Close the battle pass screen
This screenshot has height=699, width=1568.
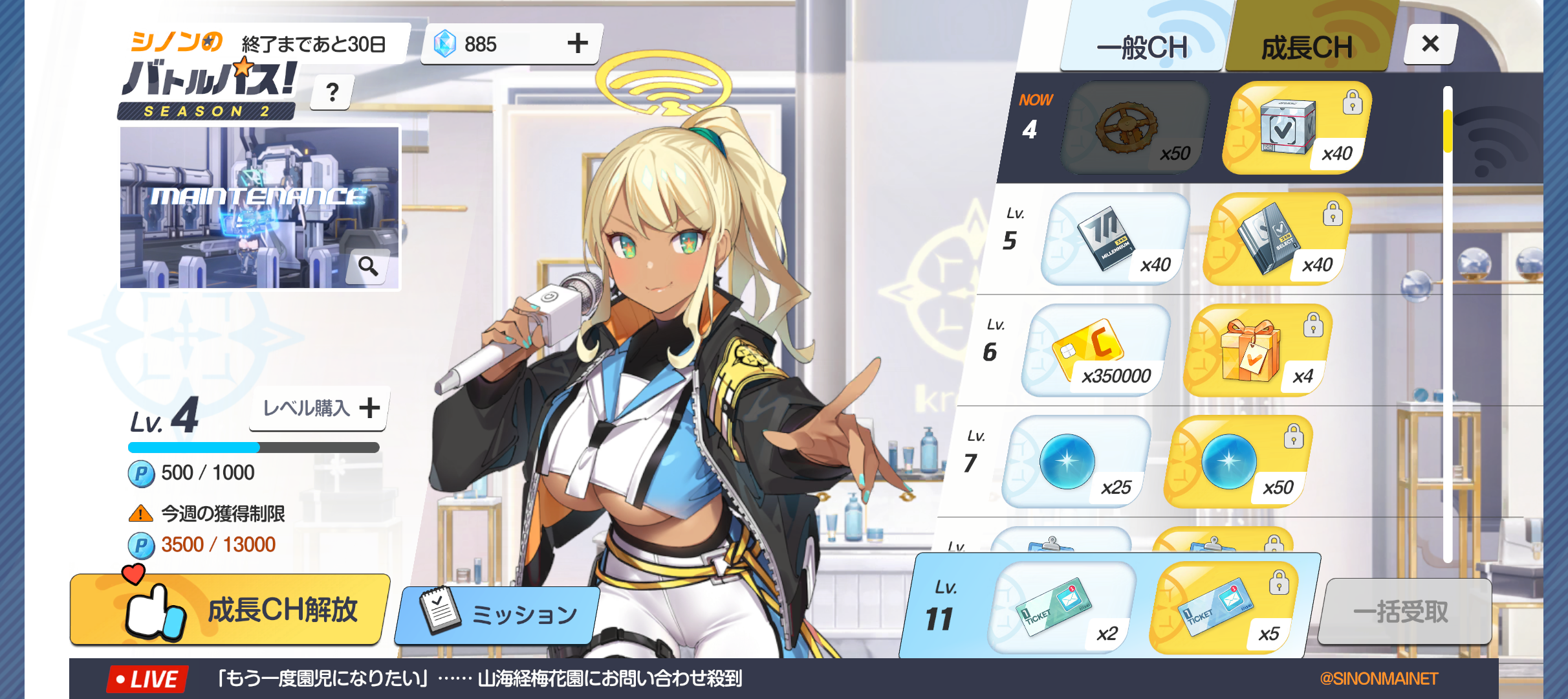click(x=1430, y=44)
